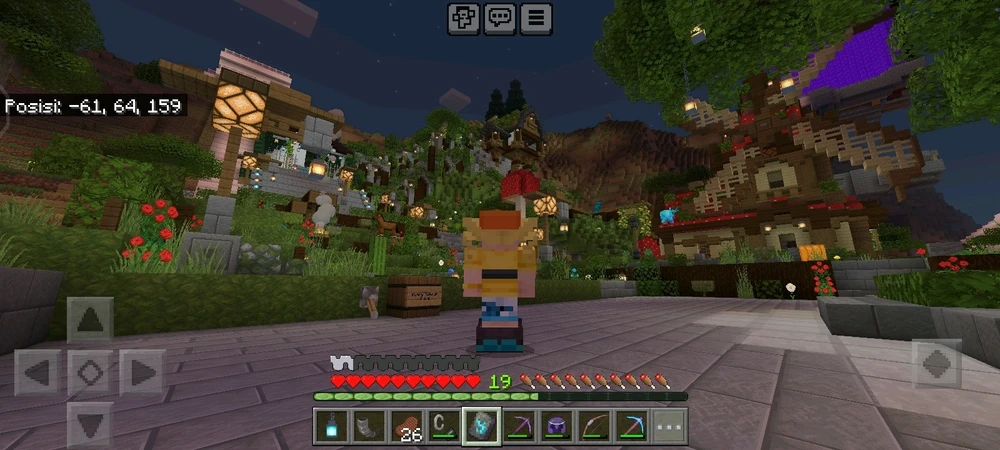Viewport: 1000px width, 450px height.
Task: Open the pause menu hamburger button
Action: click(x=536, y=18)
